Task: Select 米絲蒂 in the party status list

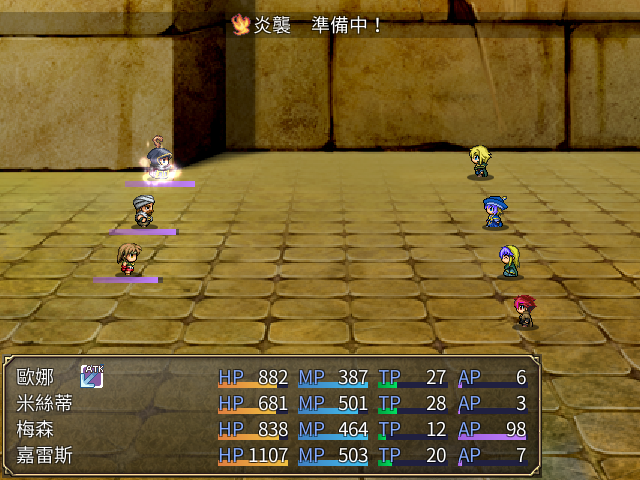Action: [x=44, y=404]
